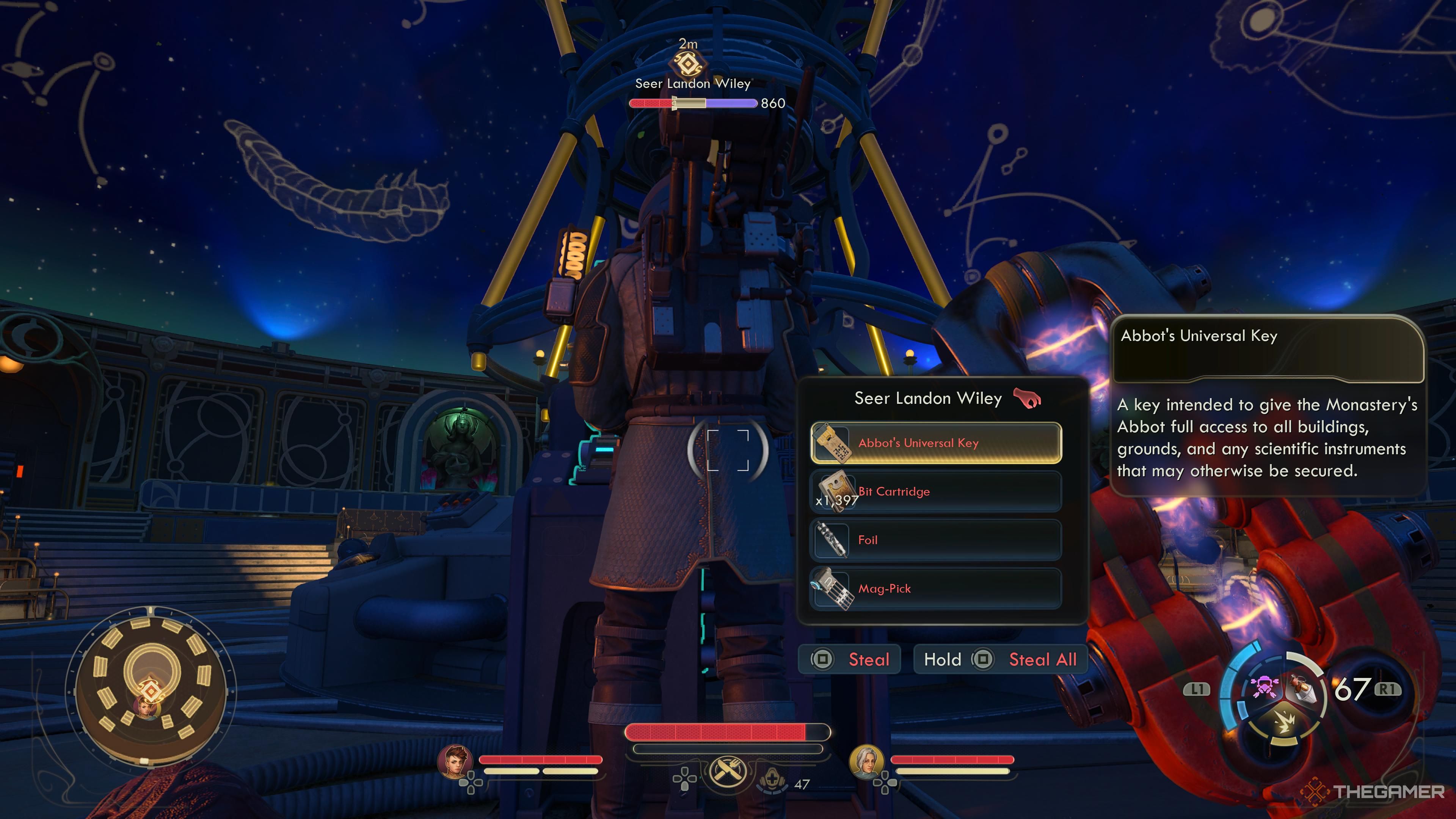Image resolution: width=1456 pixels, height=819 pixels.
Task: Select the gray-haired companion portrait
Action: coord(866,761)
